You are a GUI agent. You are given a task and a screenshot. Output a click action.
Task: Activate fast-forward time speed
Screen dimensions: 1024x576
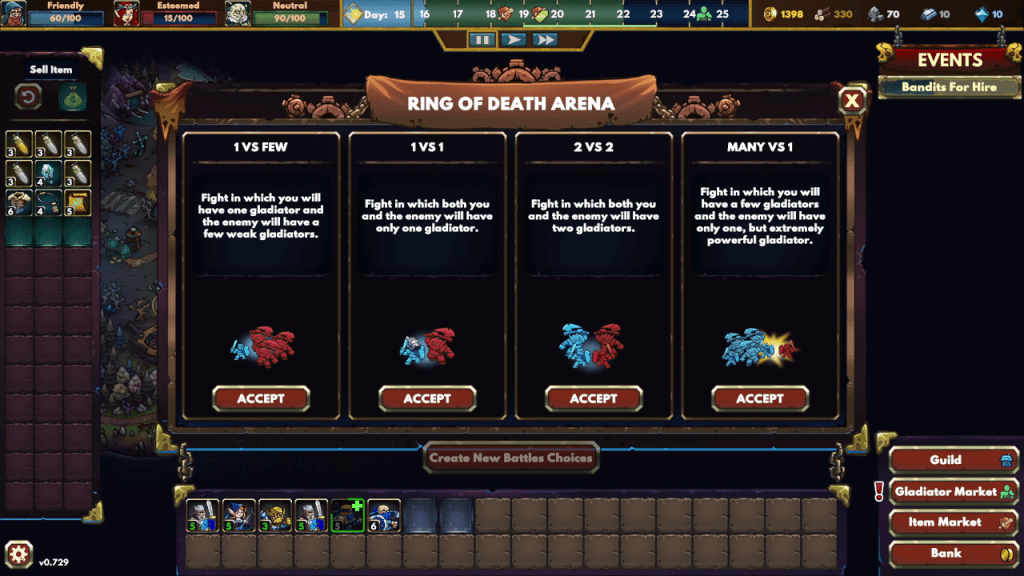[544, 40]
